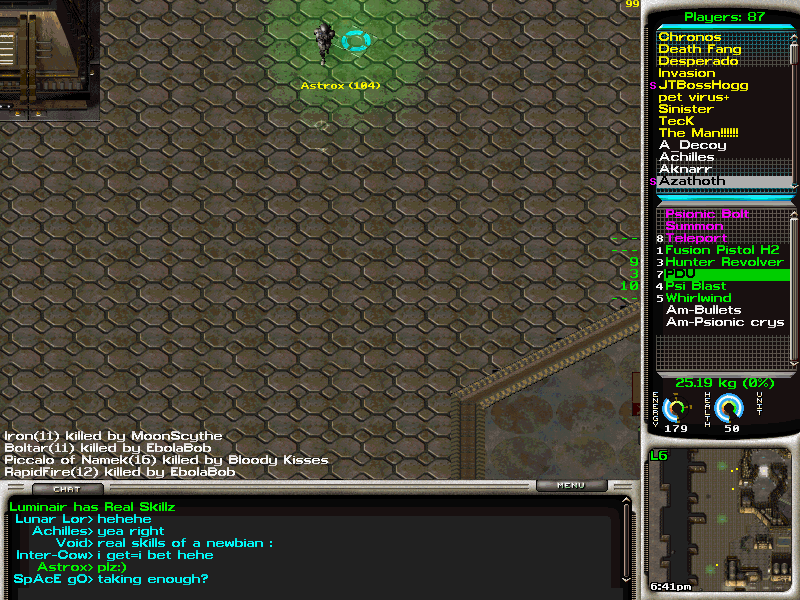Select the Am-Bullets ammo item
Image resolution: width=800 pixels, height=600 pixels.
[704, 310]
